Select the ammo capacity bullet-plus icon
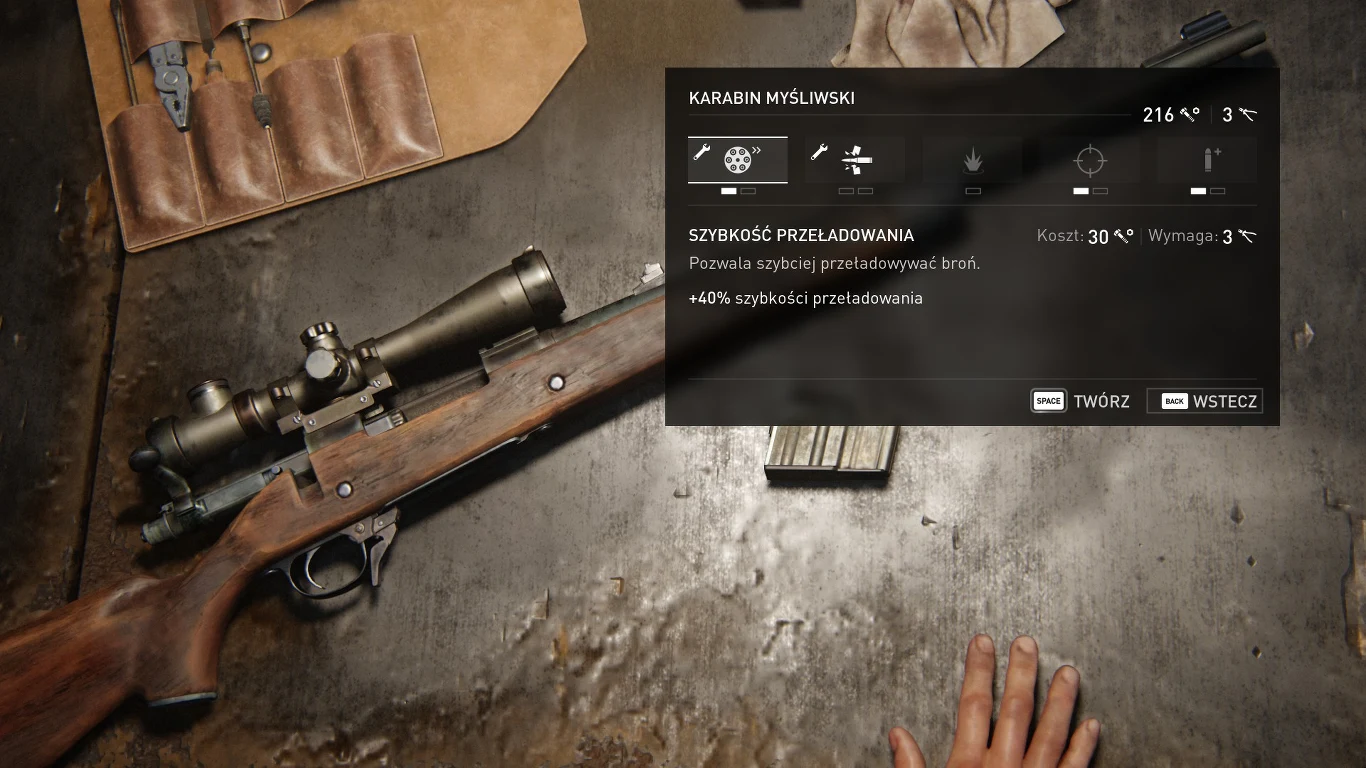 click(1206, 159)
